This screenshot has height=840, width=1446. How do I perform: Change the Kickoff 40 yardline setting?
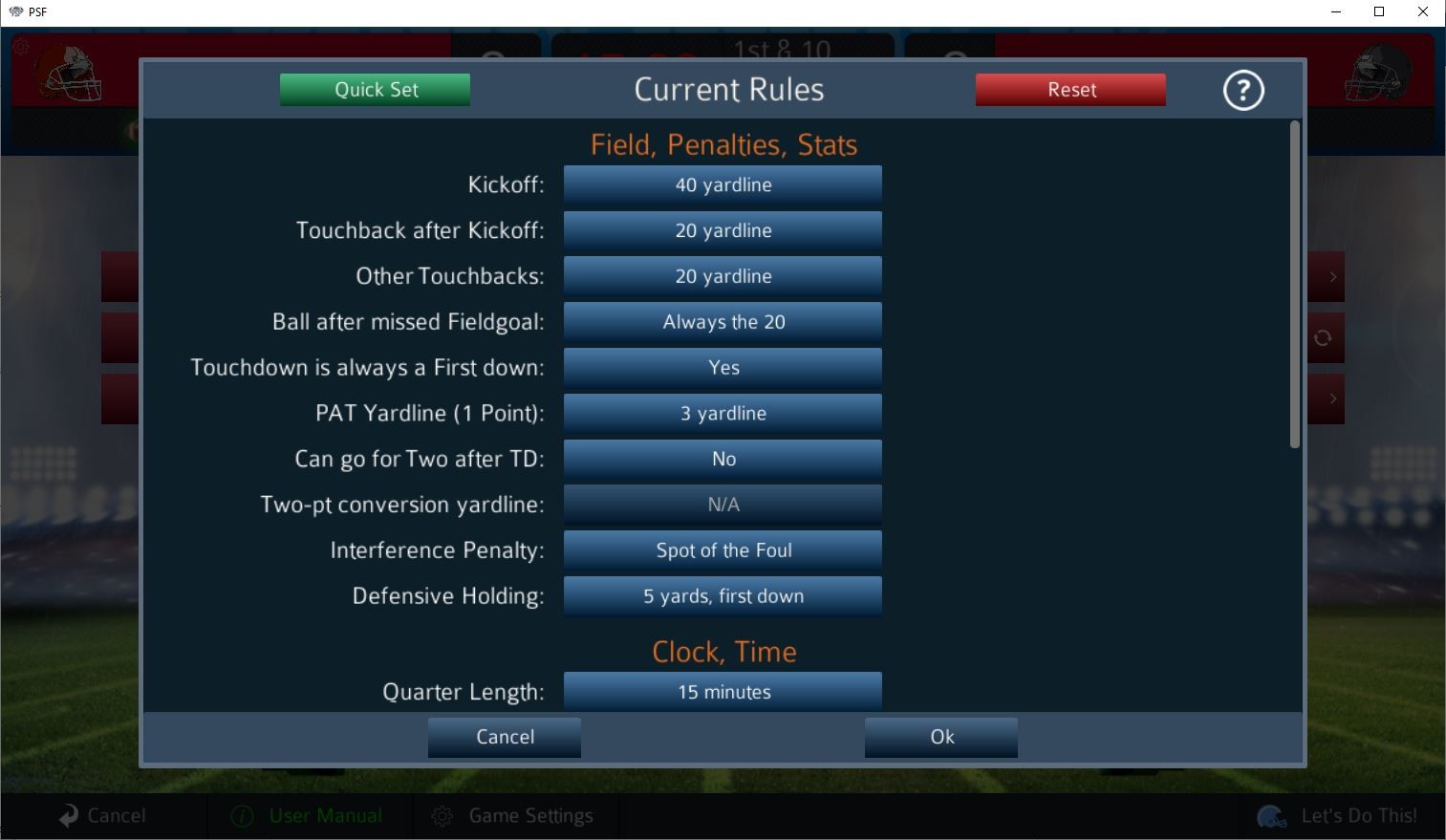[723, 184]
